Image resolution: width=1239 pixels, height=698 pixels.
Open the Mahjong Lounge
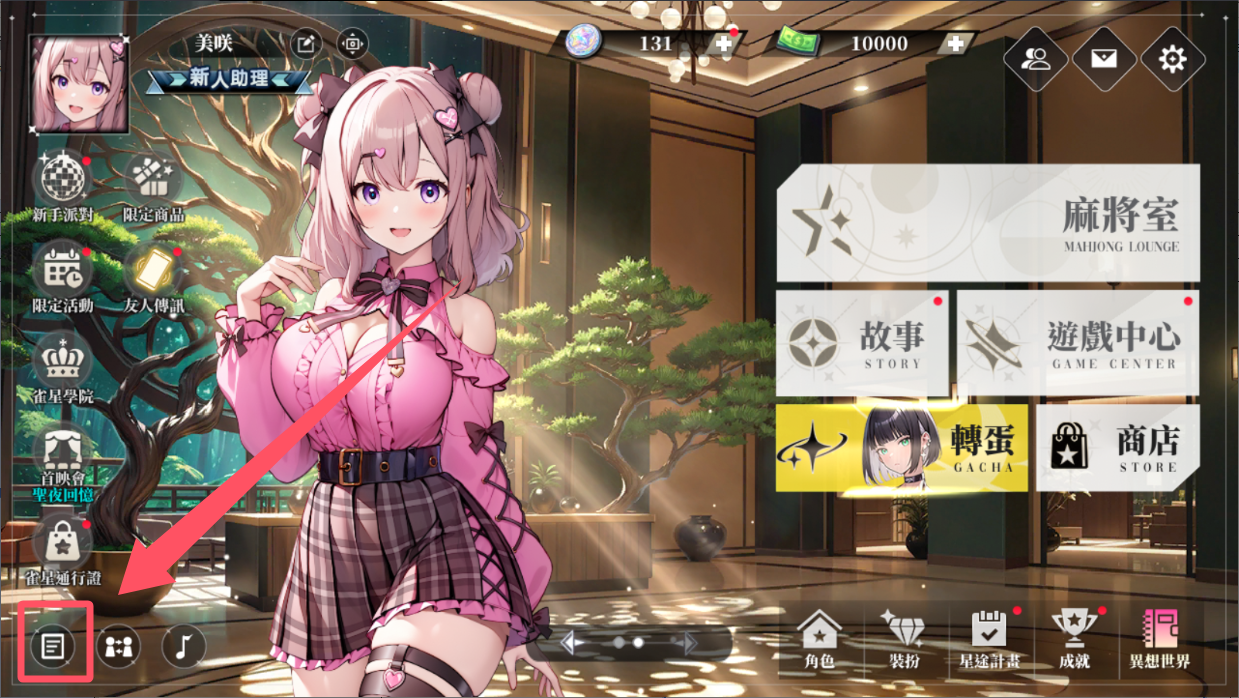(987, 223)
